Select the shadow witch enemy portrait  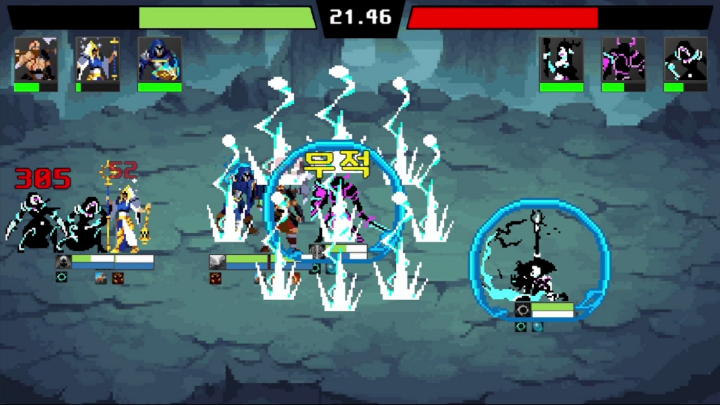pos(561,59)
